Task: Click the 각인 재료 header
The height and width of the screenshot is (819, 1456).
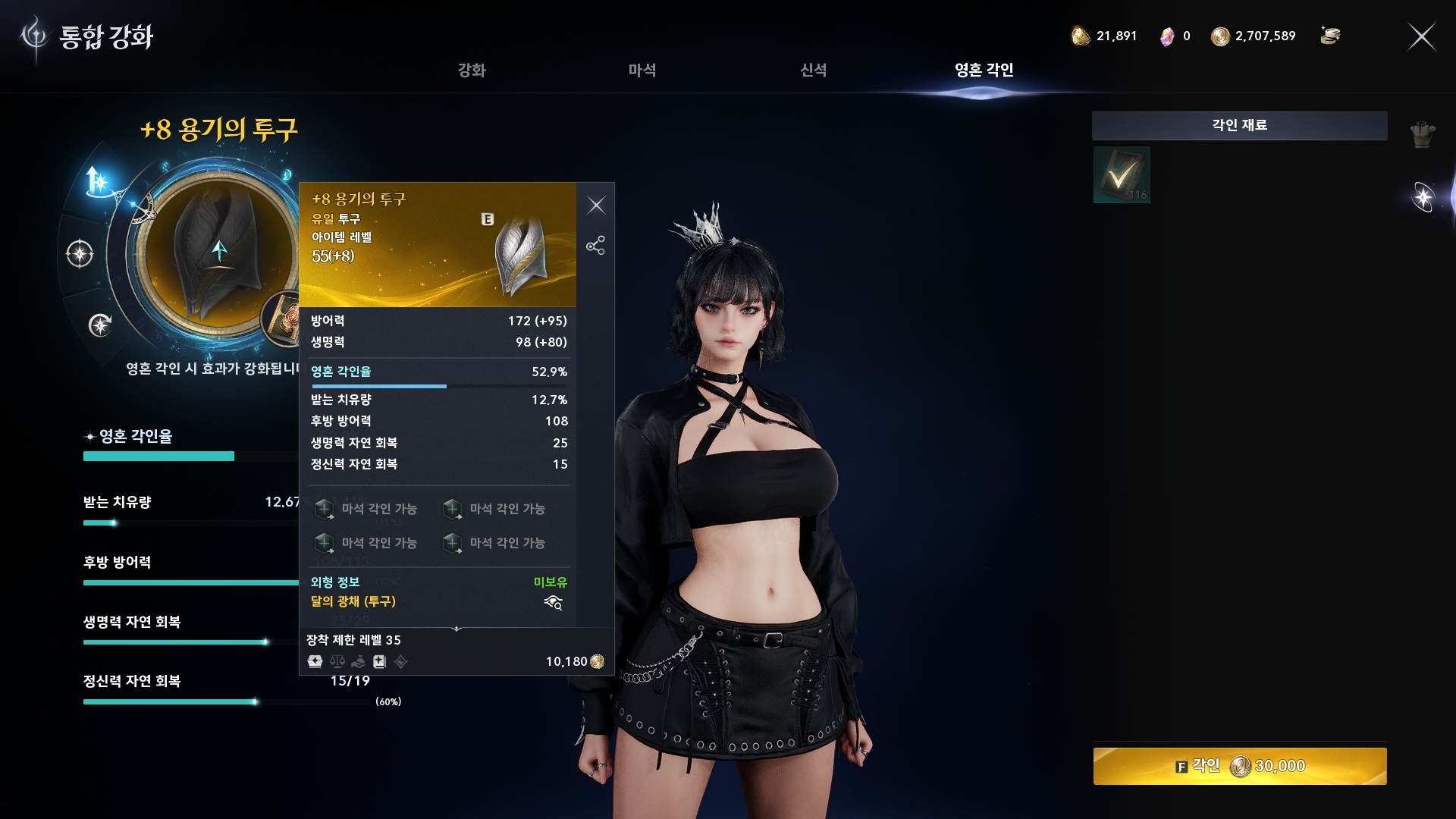Action: tap(1239, 125)
